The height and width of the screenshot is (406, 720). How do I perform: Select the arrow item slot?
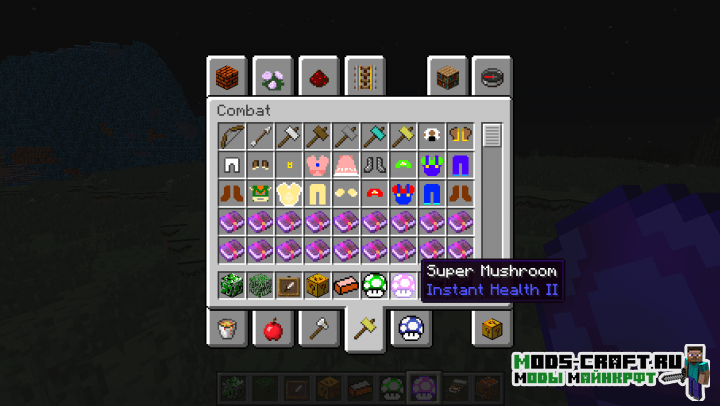coord(260,135)
